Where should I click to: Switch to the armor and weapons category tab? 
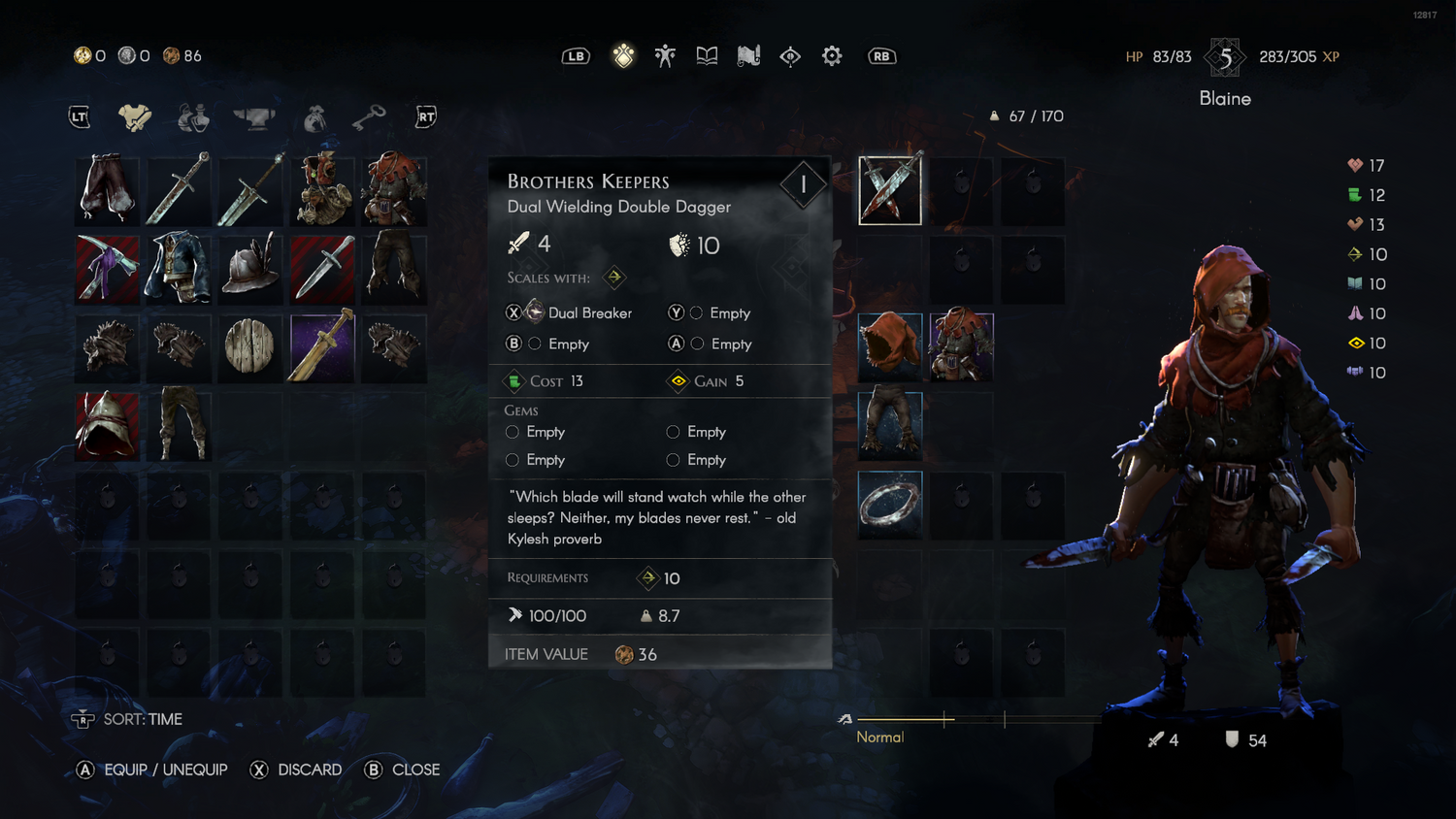[x=135, y=117]
